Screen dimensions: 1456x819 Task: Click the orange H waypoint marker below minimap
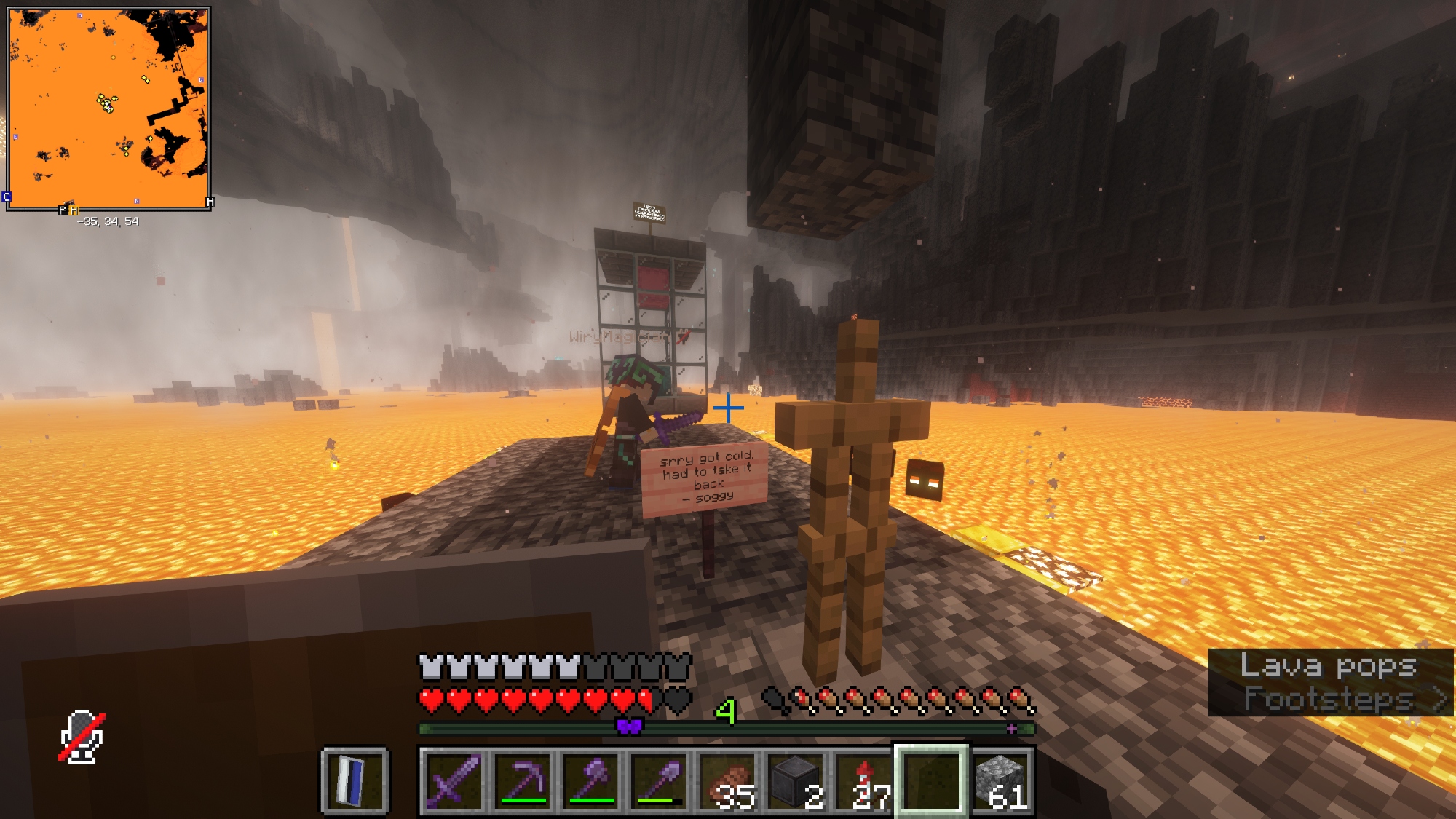74,210
